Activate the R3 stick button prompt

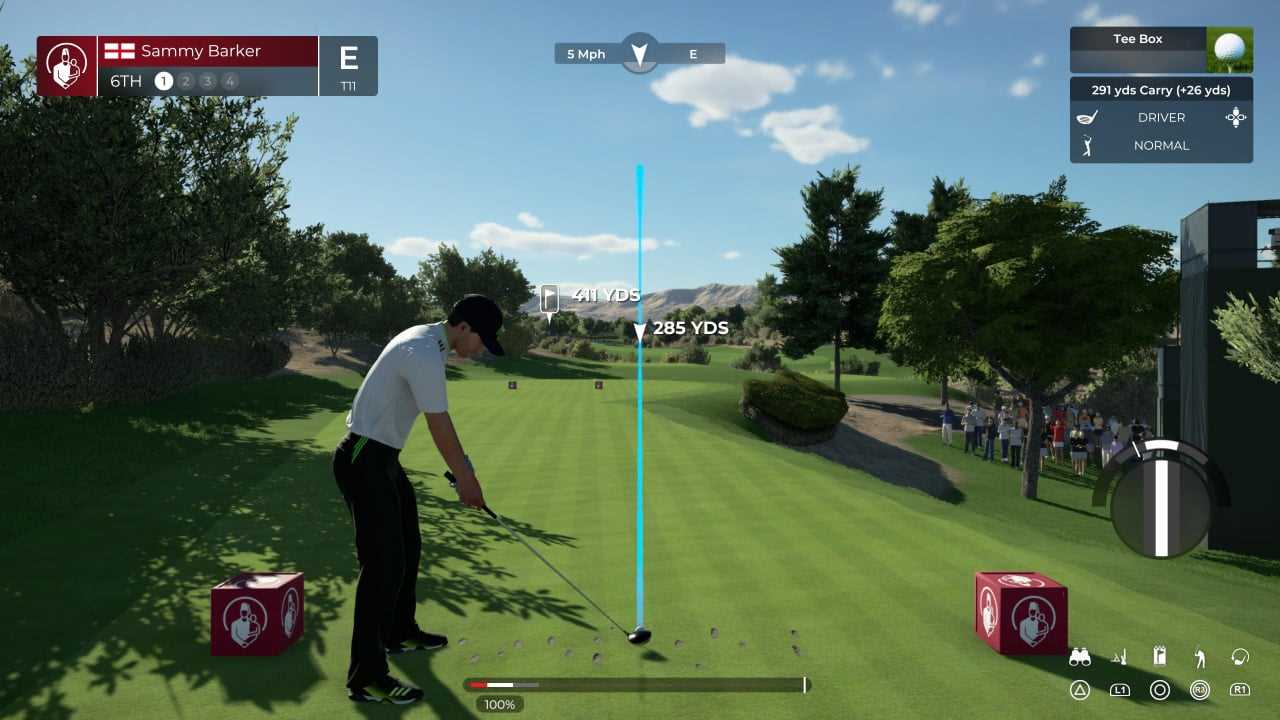pyautogui.click(x=1198, y=690)
